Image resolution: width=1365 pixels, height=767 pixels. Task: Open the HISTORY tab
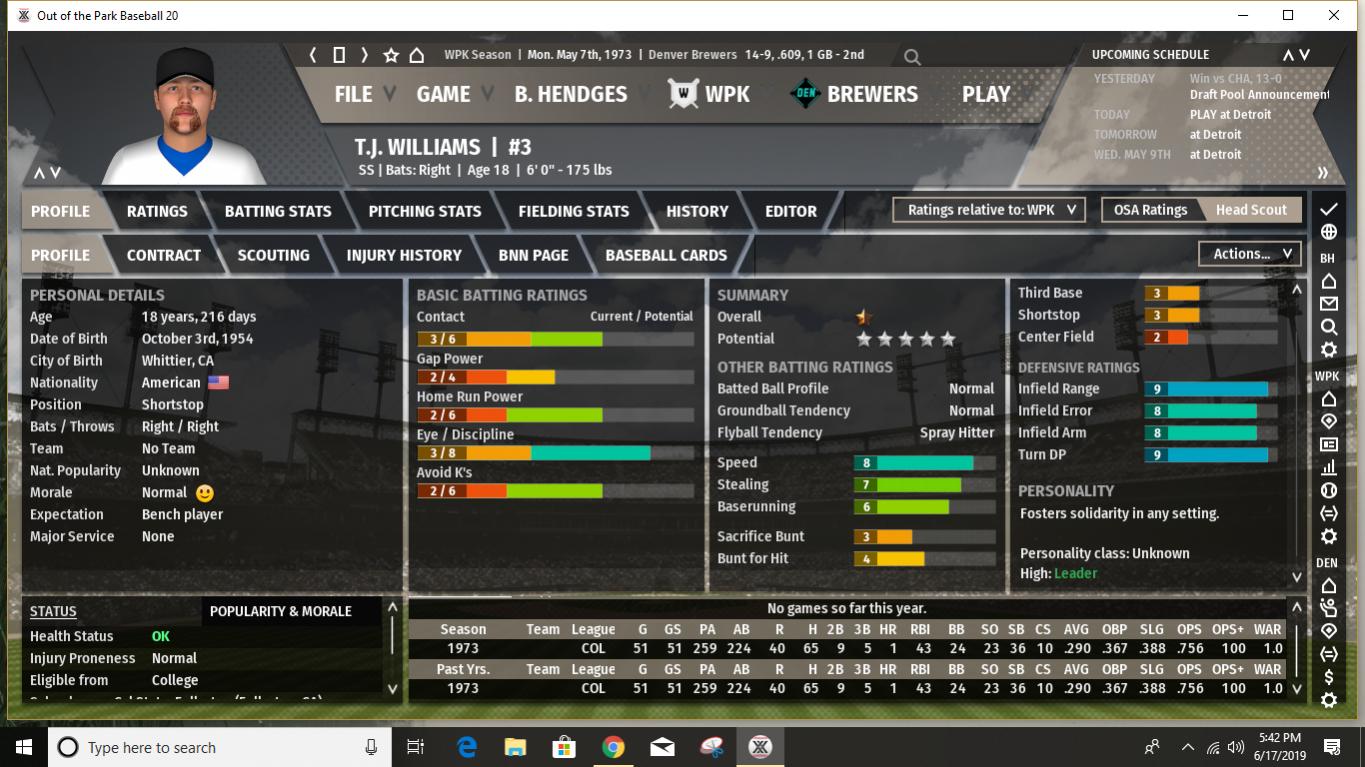(x=697, y=211)
